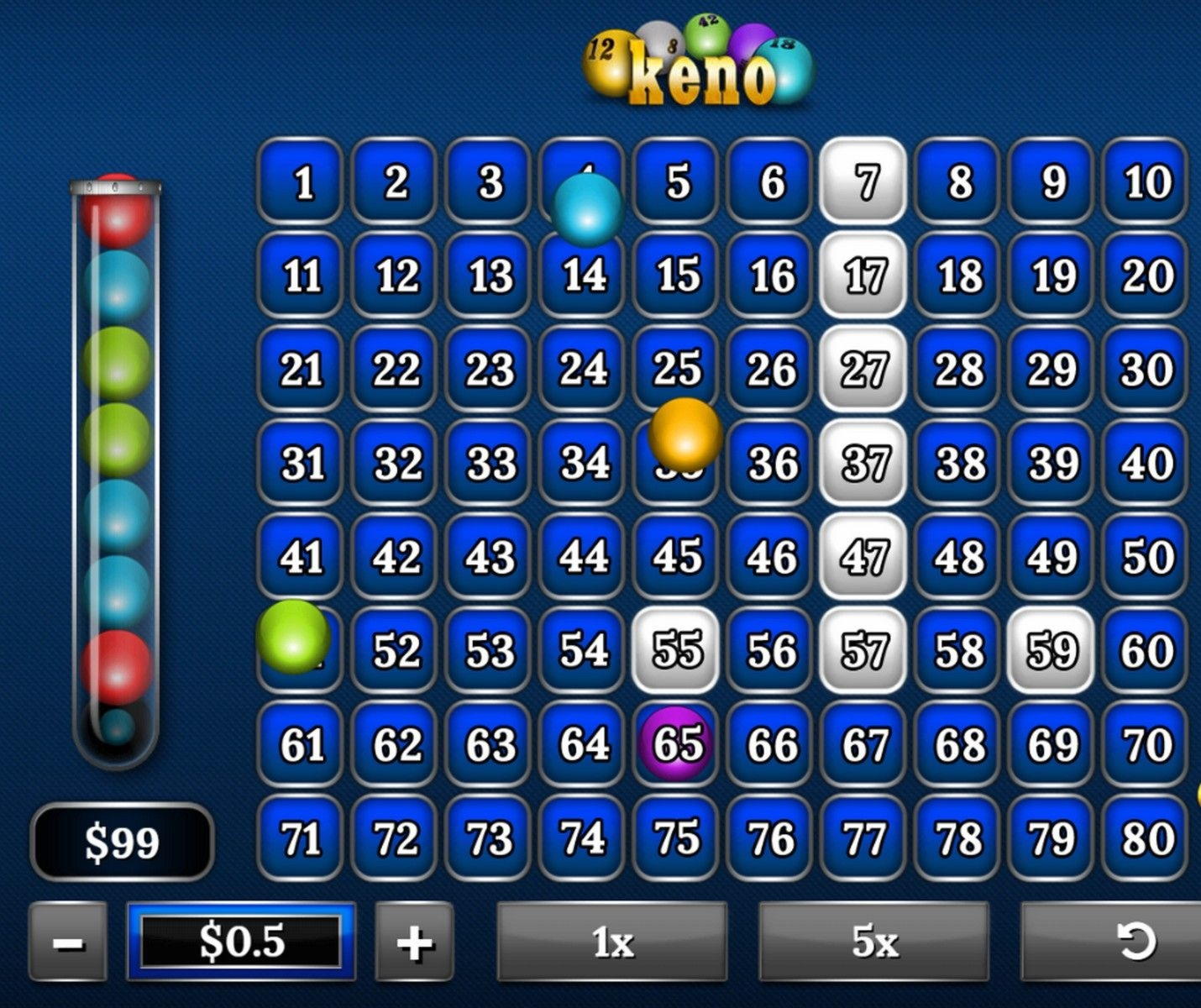Choose number 22 on the grid
Image resolution: width=1201 pixels, height=1008 pixels.
pos(396,370)
